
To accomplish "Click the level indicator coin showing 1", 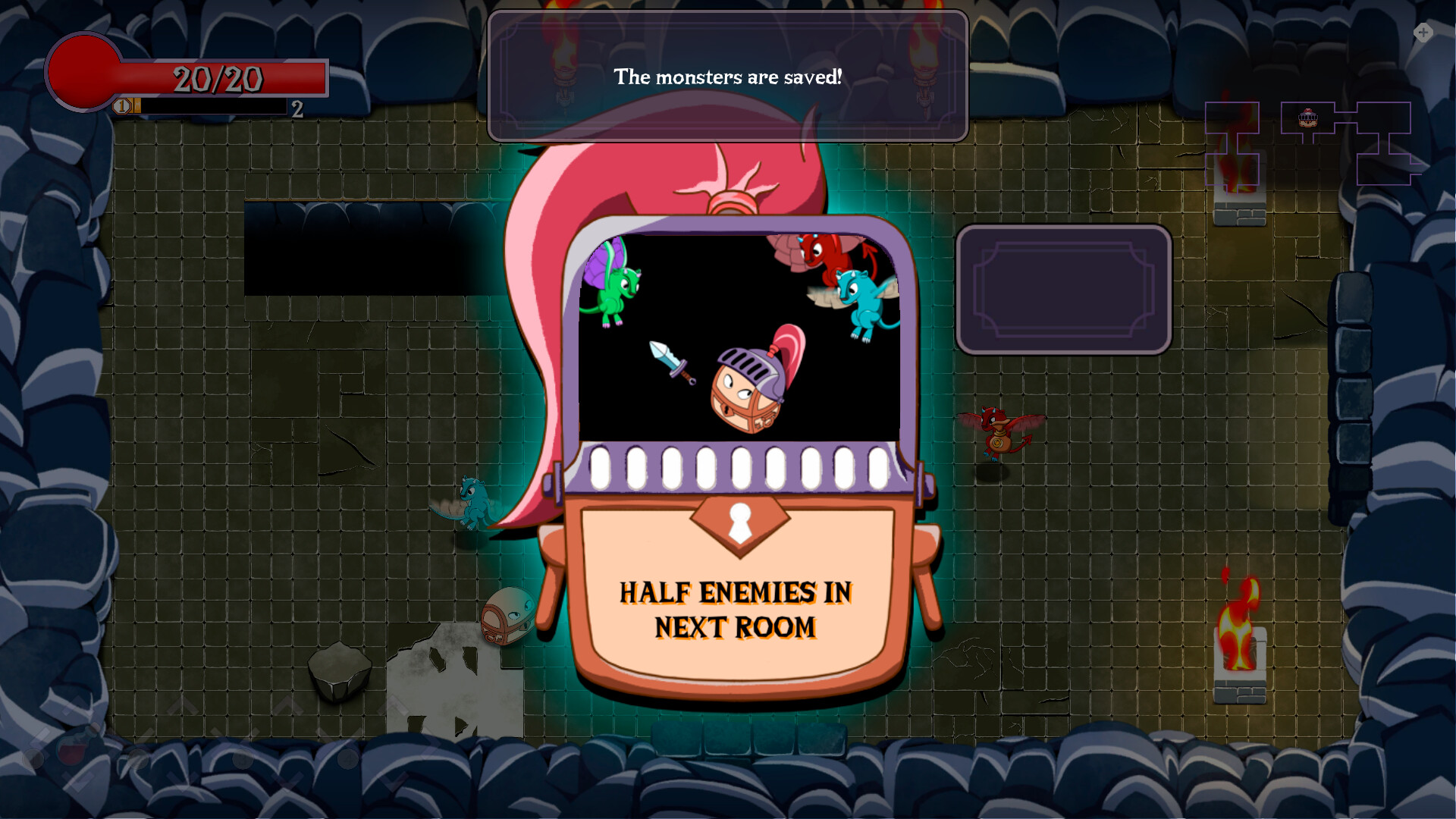I will point(121,108).
